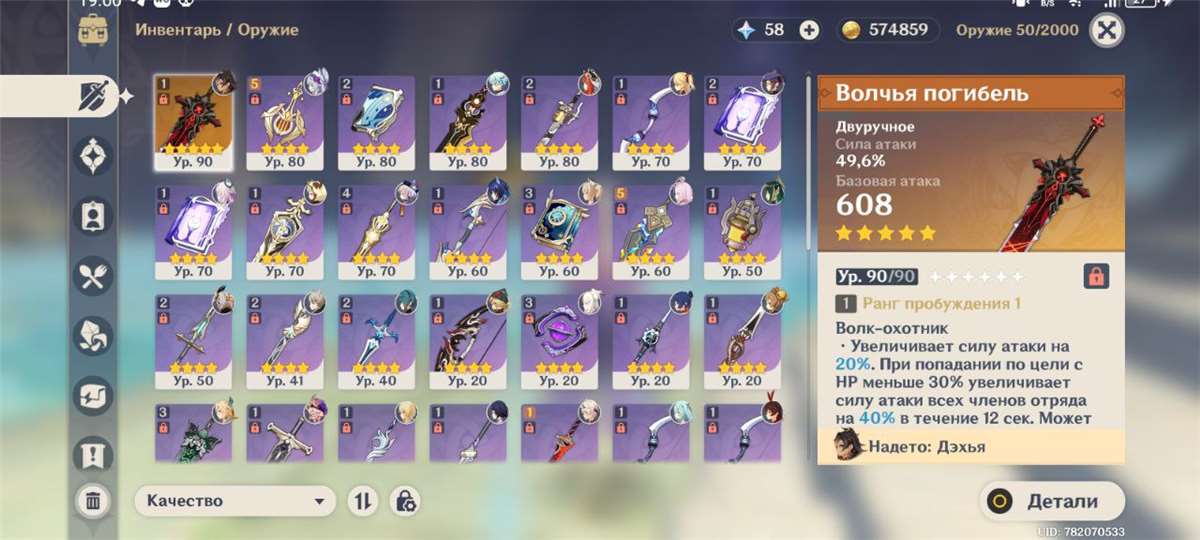Select the Ур. 41 weapon slot
This screenshot has width=1200, height=540.
point(285,342)
